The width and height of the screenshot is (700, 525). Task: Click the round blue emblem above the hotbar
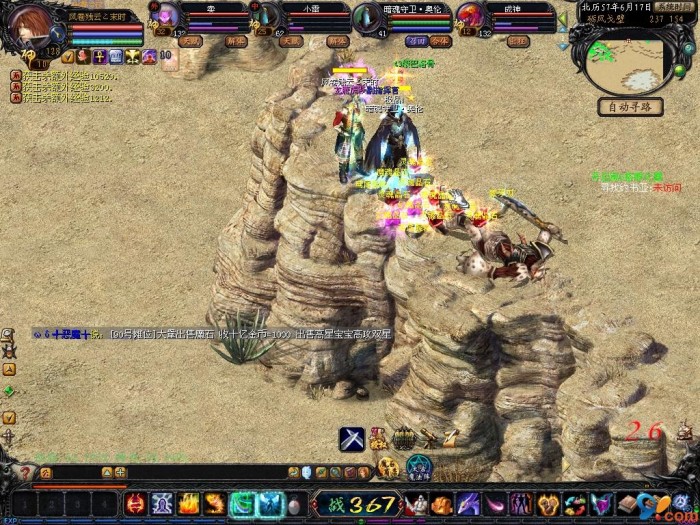[420, 467]
